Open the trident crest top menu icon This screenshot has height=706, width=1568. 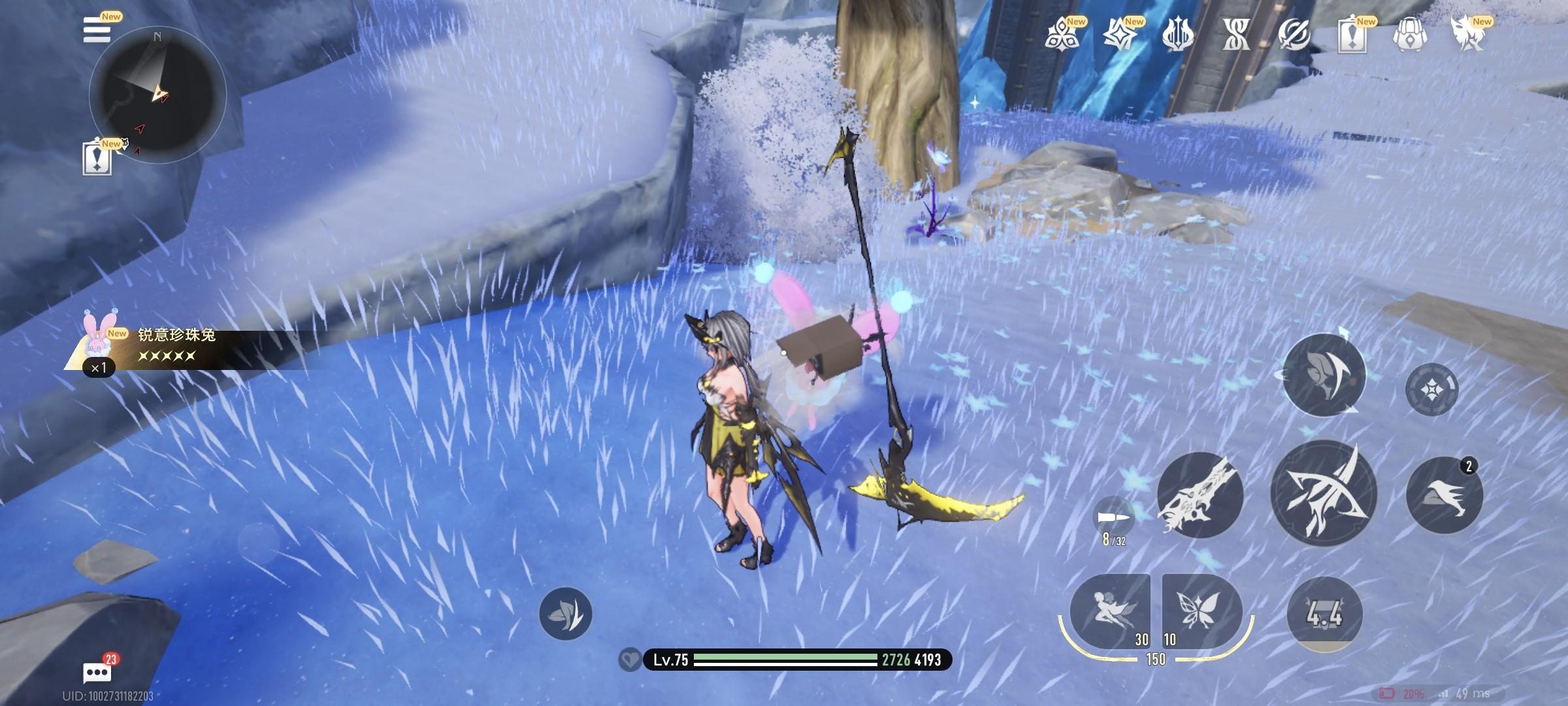(1178, 34)
